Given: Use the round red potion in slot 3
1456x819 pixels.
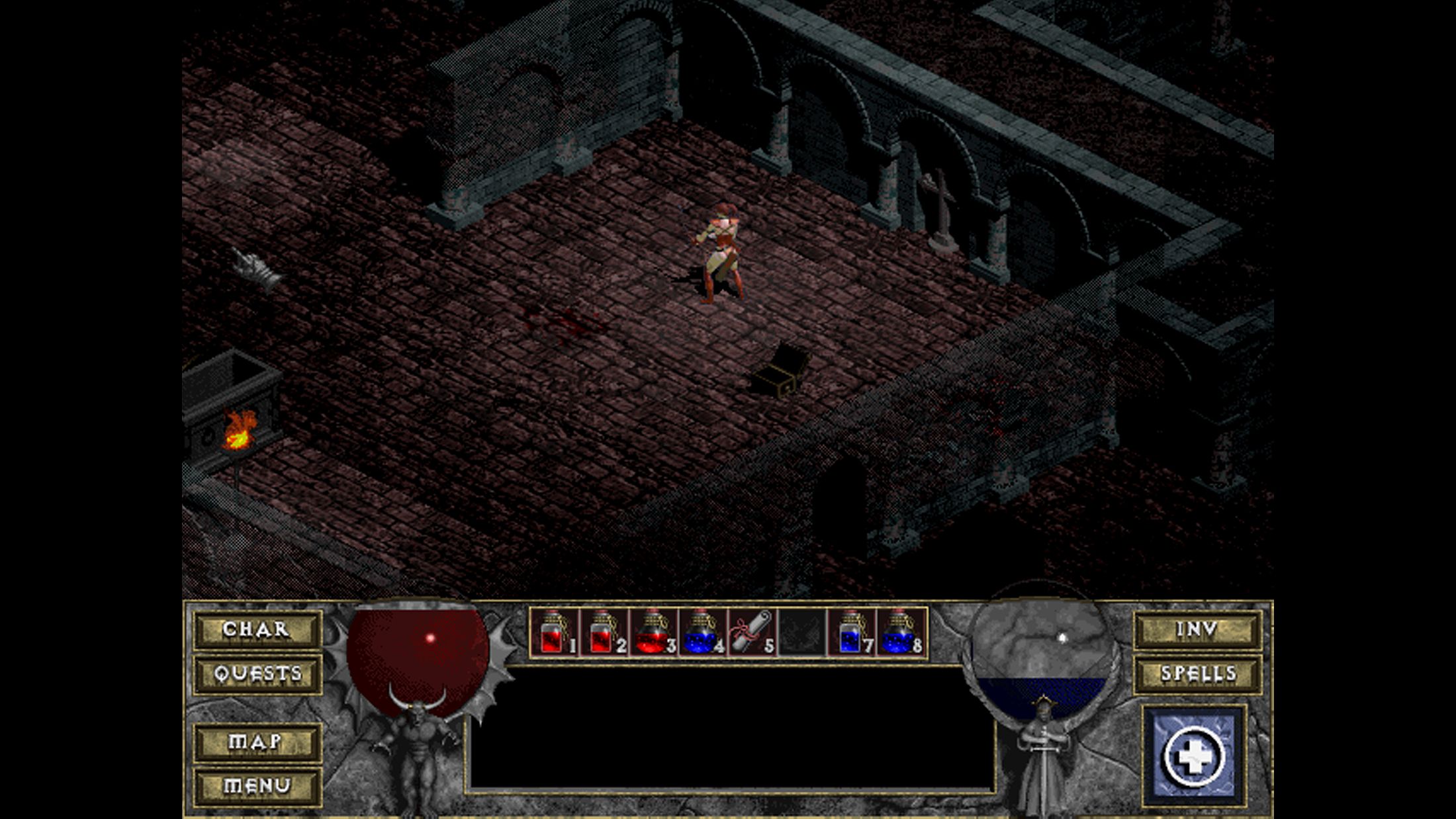Looking at the screenshot, I should click(x=653, y=633).
